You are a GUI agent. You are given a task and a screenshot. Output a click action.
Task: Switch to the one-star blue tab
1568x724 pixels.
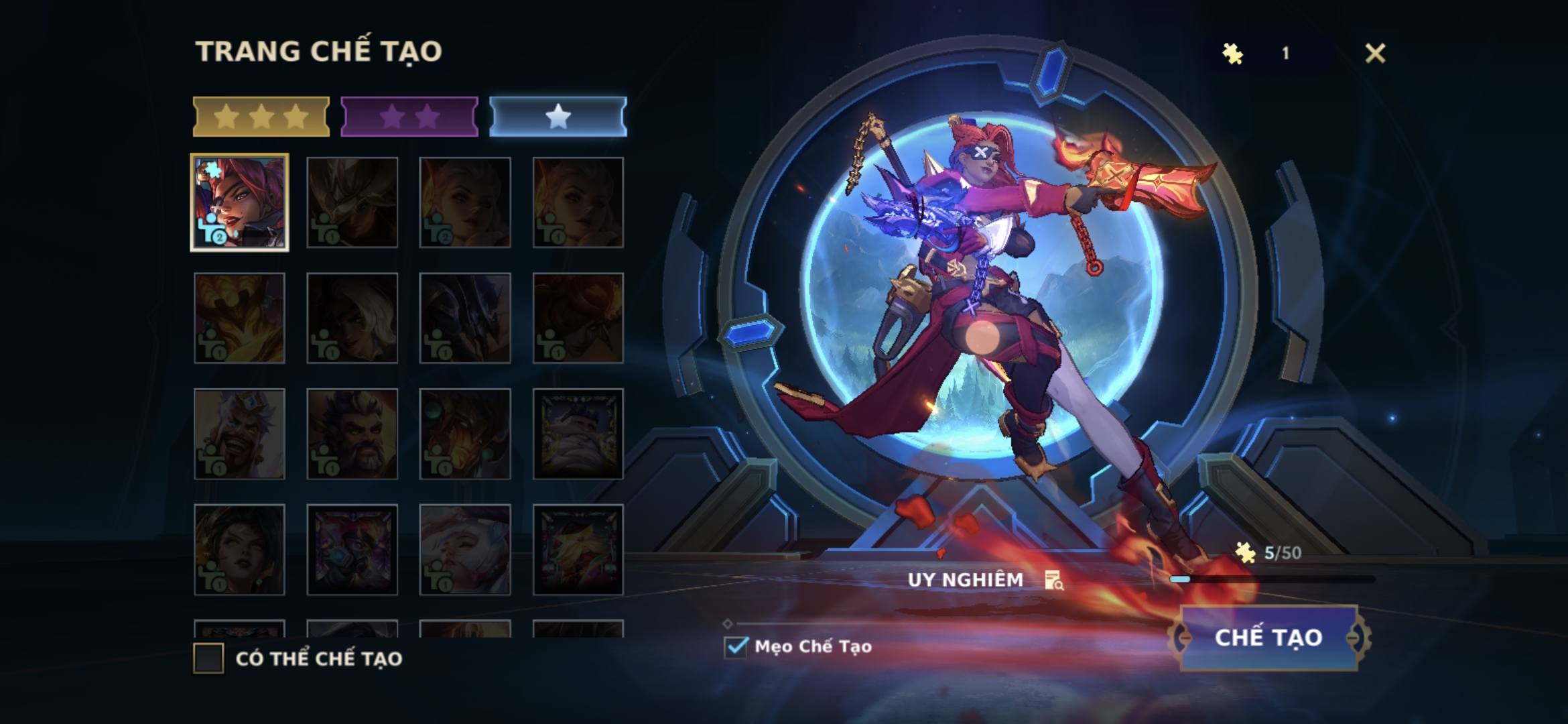coord(558,117)
